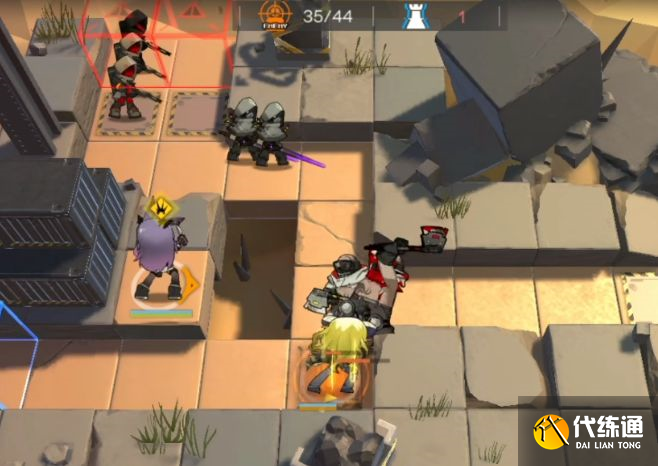Tap the yellow skill-ready diamond icon
Screen dimensions: 658x466
pos(158,208)
